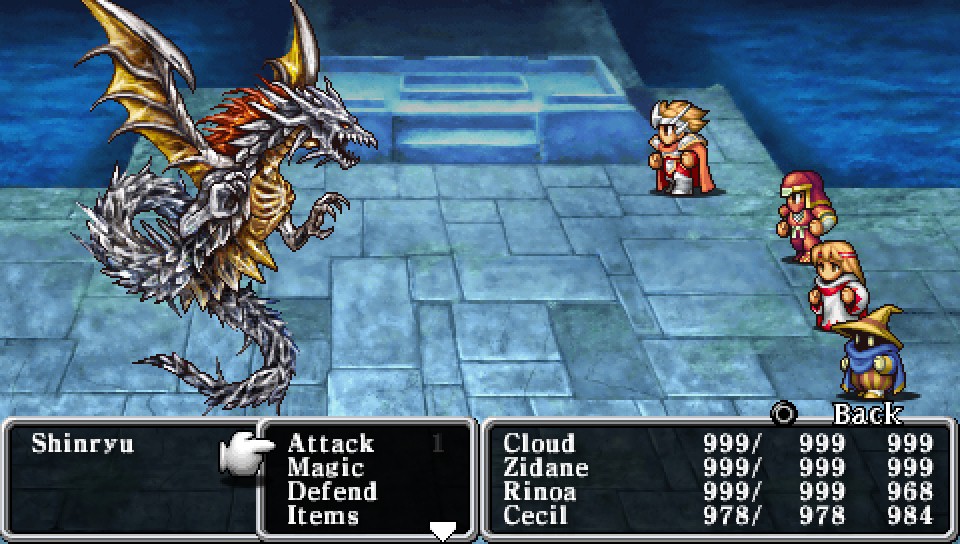Click the command list's down arrow

coord(442,531)
